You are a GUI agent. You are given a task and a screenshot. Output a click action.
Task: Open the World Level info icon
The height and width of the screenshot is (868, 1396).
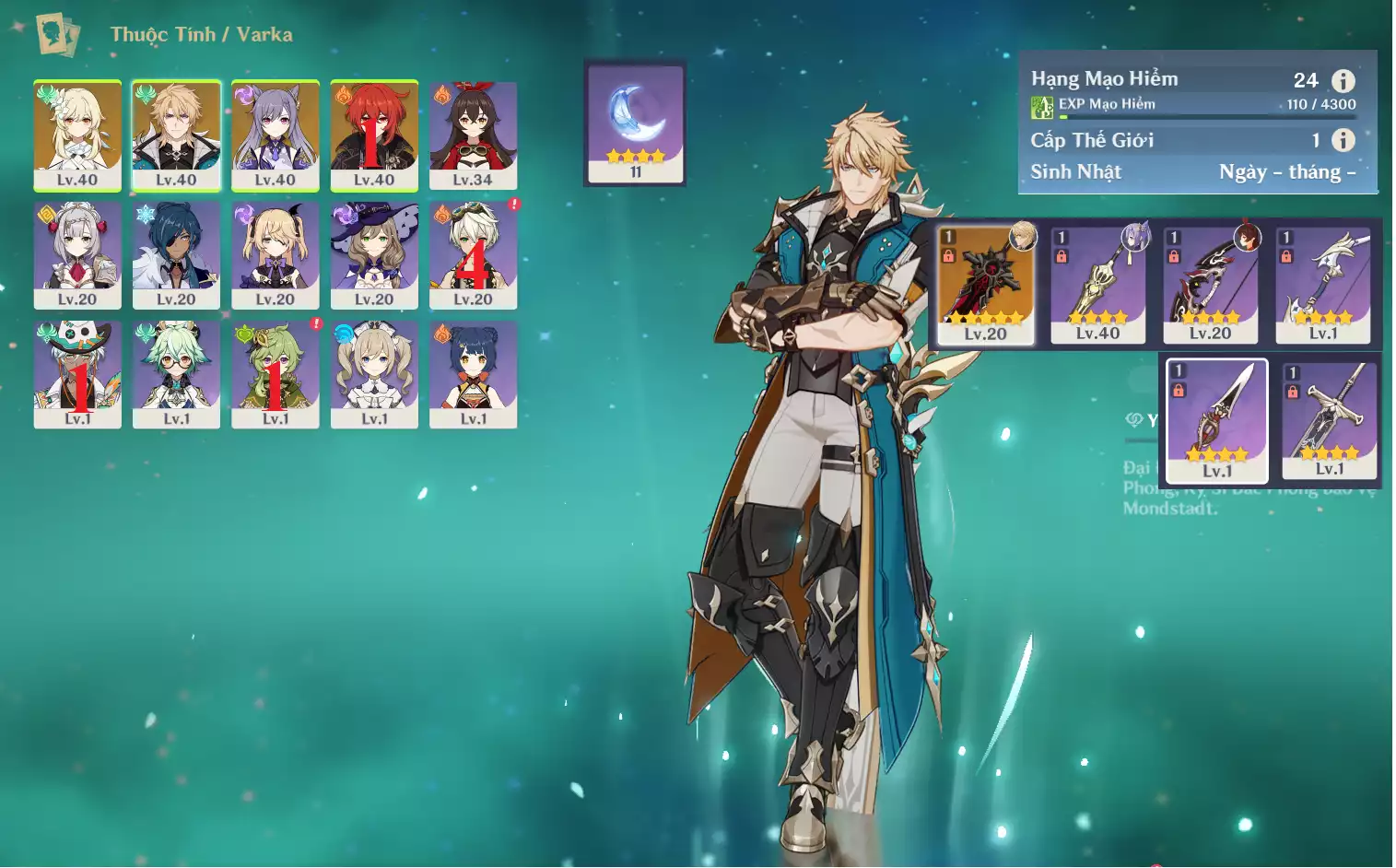(1343, 140)
